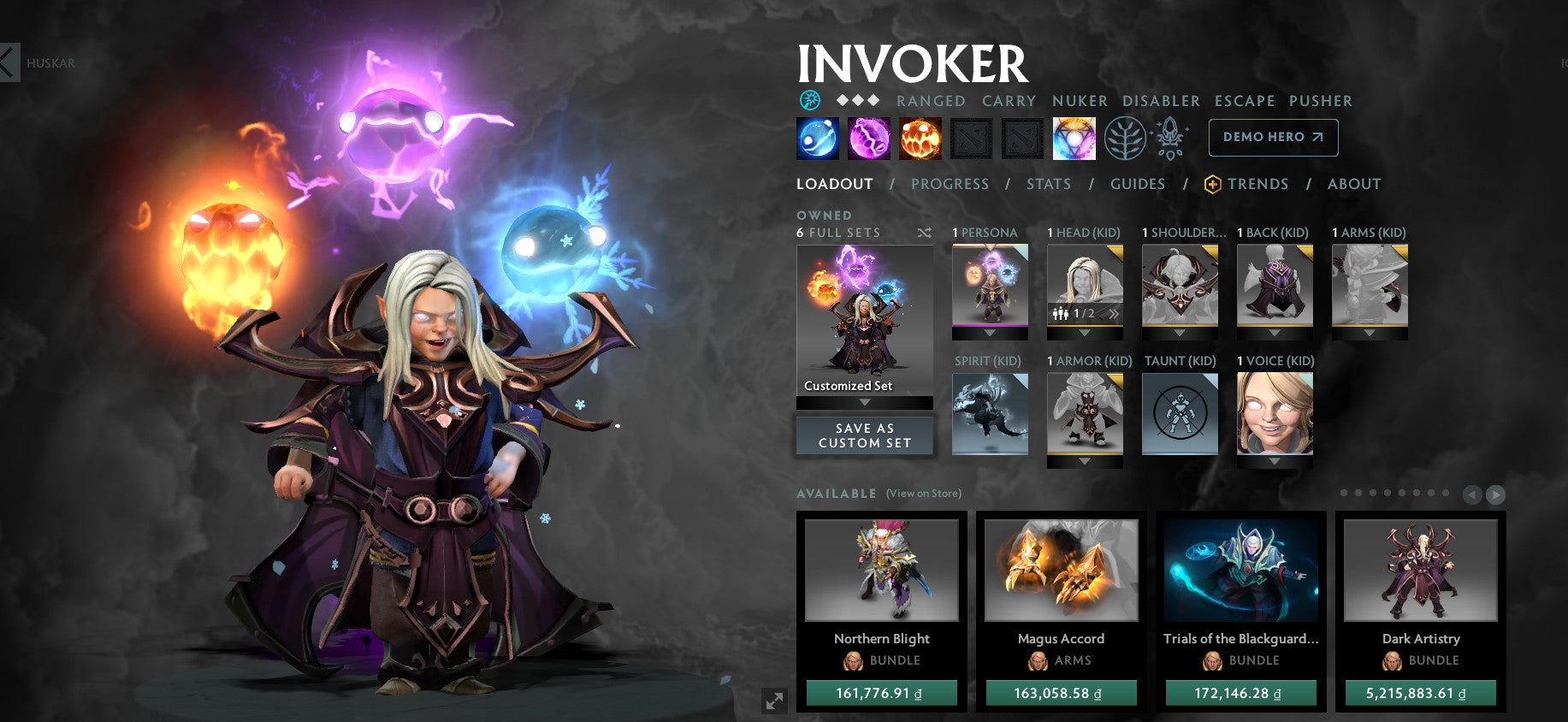This screenshot has height=722, width=1568.
Task: Open the STATS tab
Action: coord(1050,184)
